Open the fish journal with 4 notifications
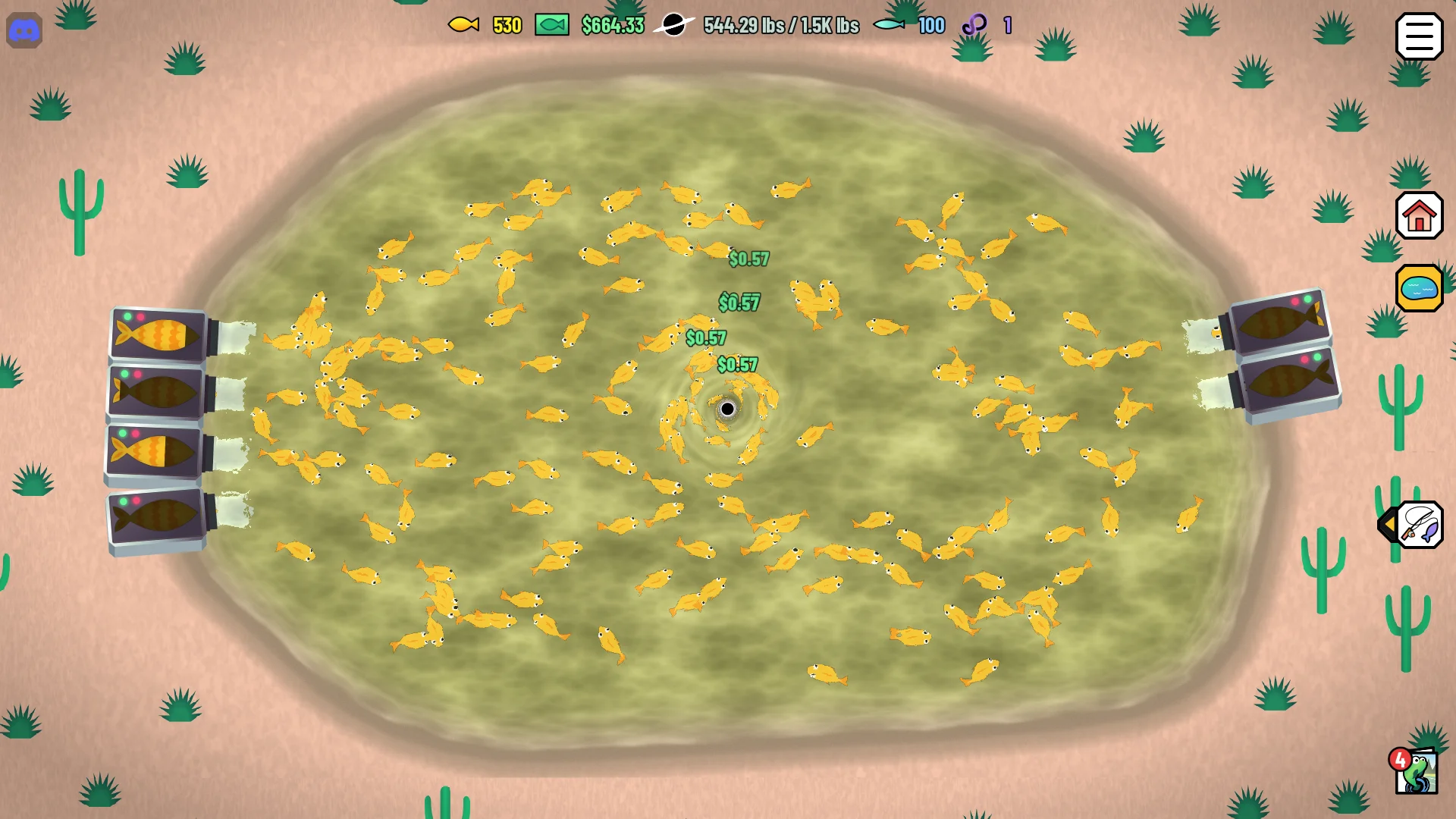This screenshot has height=819, width=1456. click(1416, 772)
